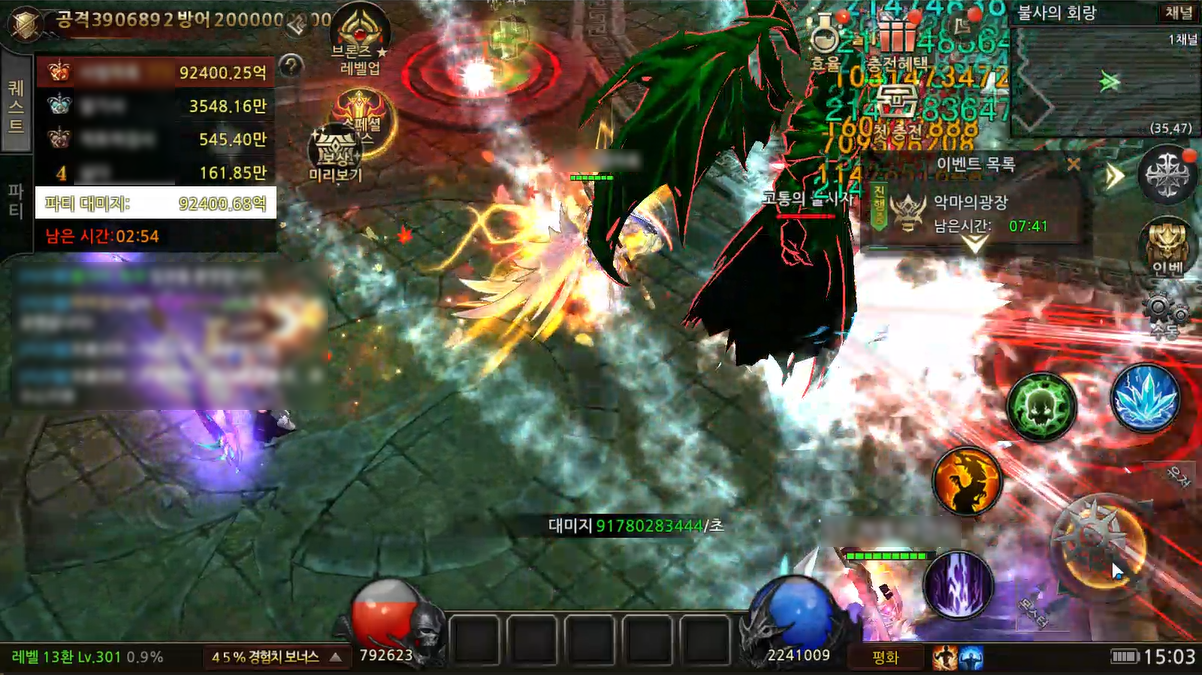The height and width of the screenshot is (675, 1202).
Task: Toggle the 평화 peace mode button
Action: (885, 657)
